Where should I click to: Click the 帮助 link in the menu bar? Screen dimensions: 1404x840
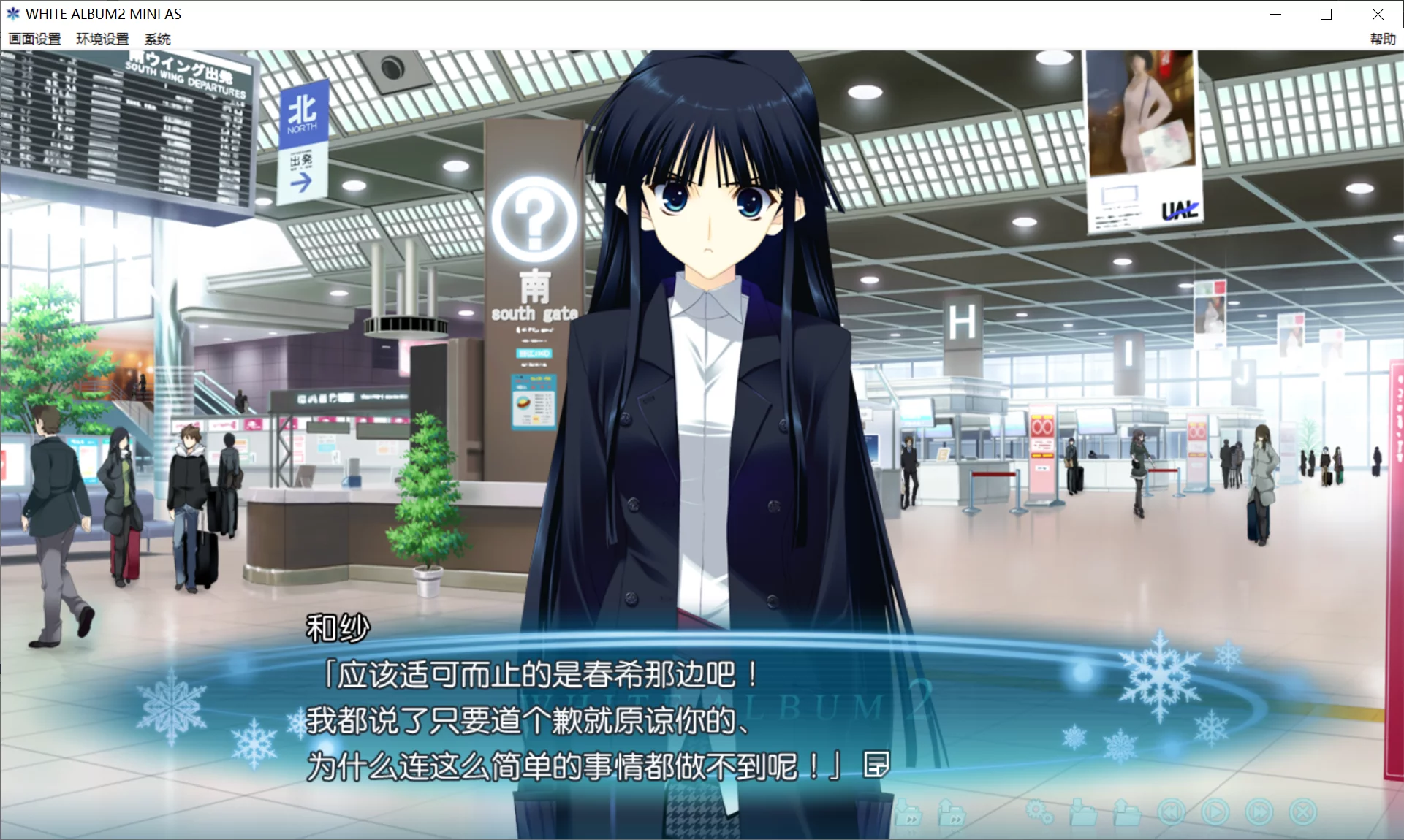[x=1381, y=39]
